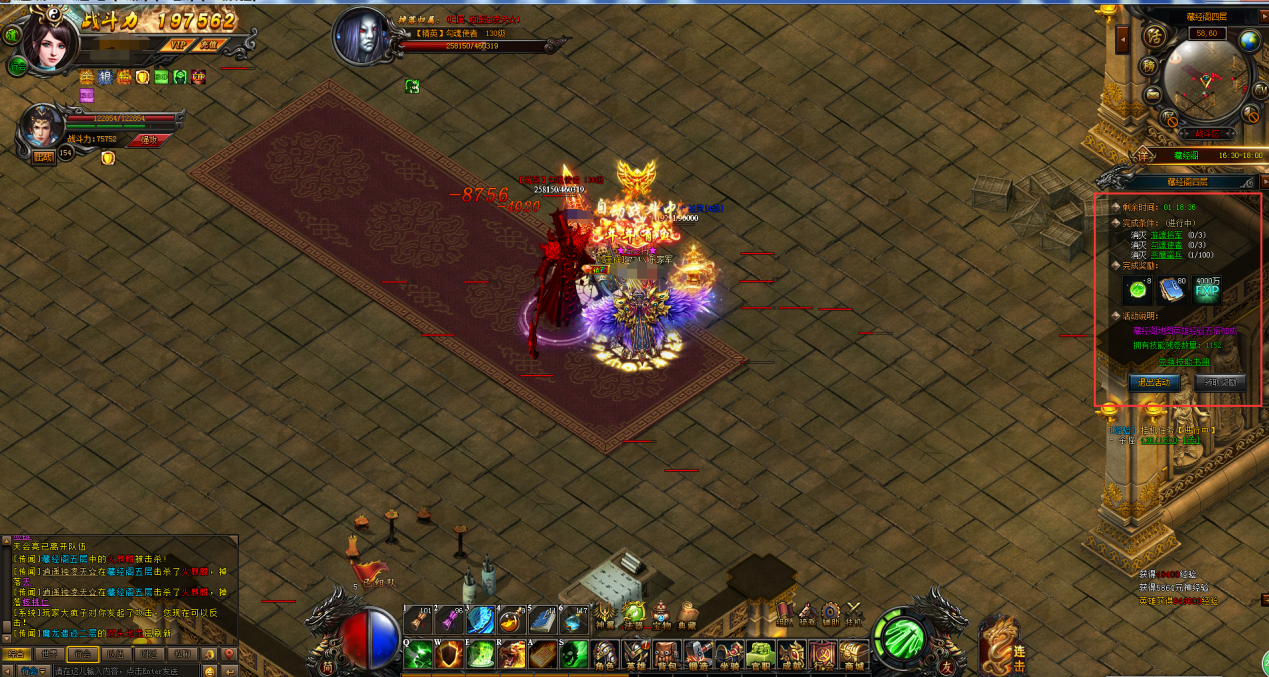
Task: Open the 神翼 wings menu
Action: pos(606,613)
